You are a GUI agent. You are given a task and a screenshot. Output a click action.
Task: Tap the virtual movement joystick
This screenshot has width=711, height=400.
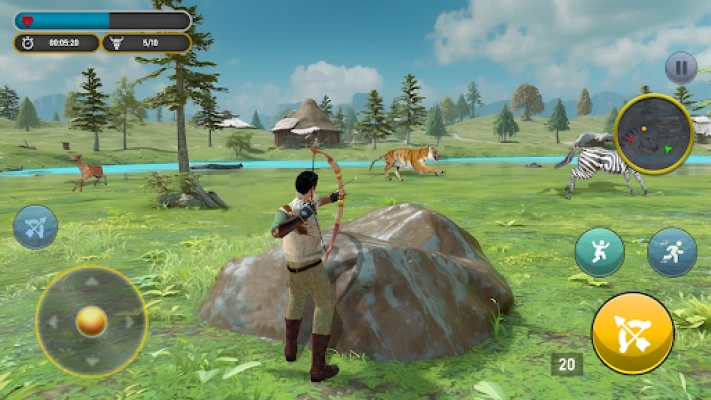(91, 321)
